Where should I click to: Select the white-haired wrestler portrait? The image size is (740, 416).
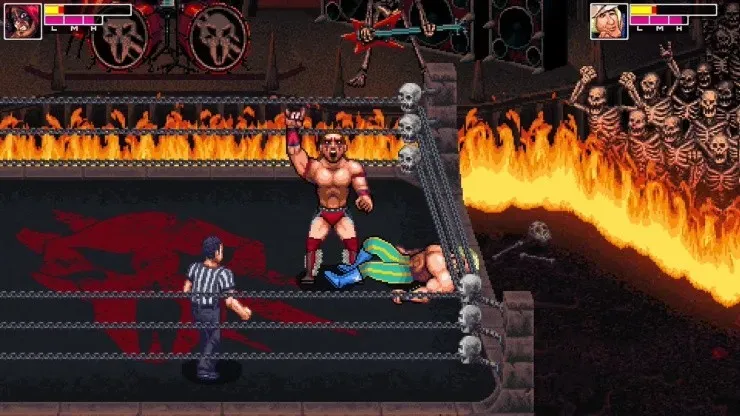coord(608,21)
